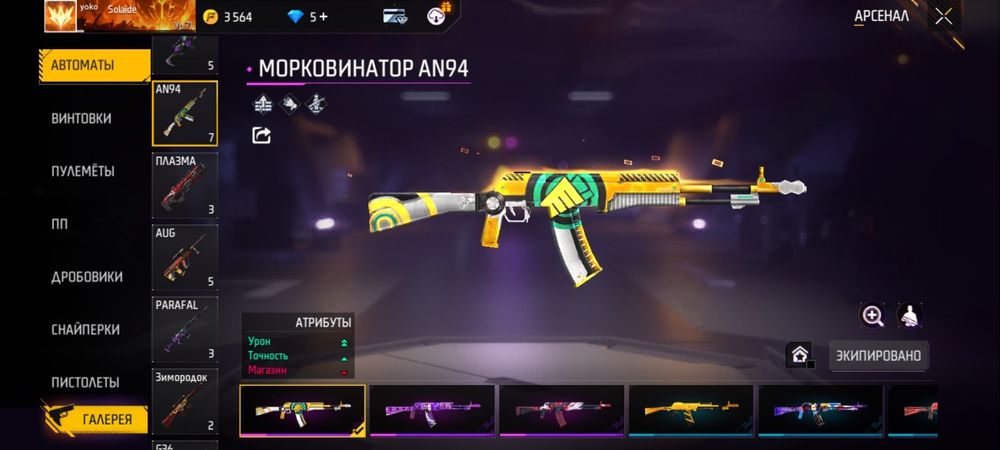The image size is (1000, 450).
Task: Click the share icon under the weapon name
Action: click(261, 135)
